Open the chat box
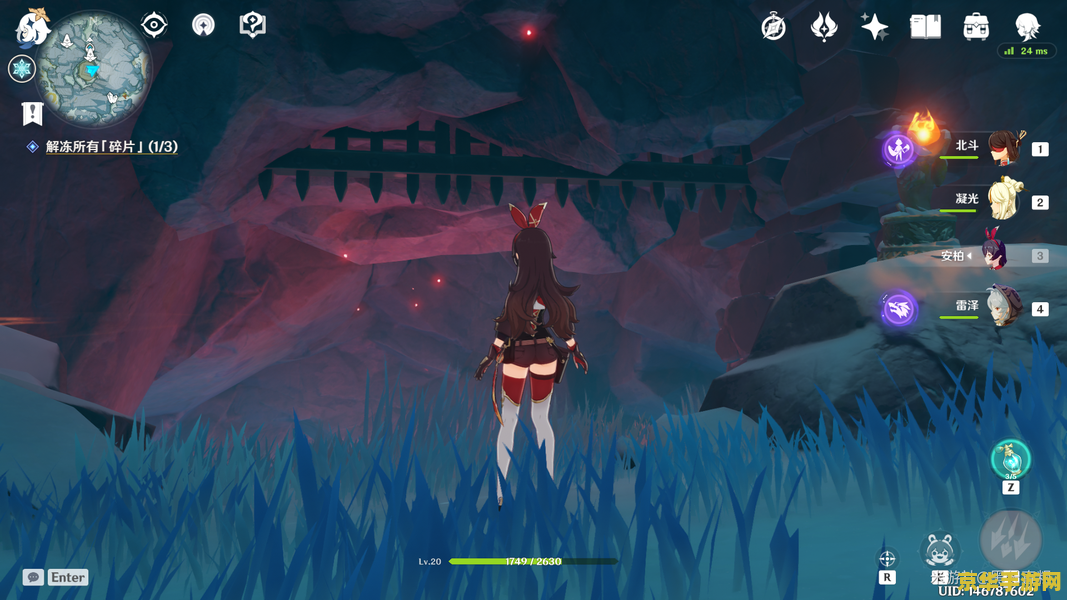This screenshot has height=600, width=1067. tap(34, 577)
